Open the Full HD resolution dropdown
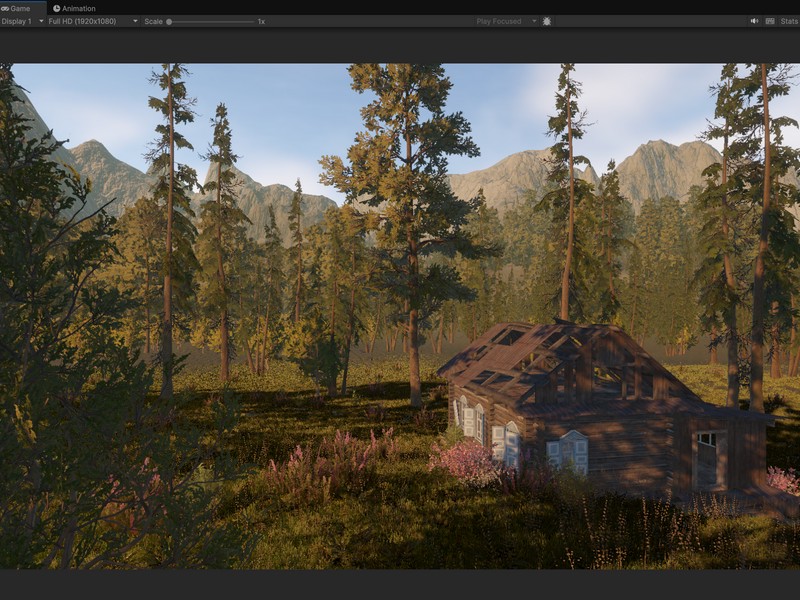 (x=93, y=21)
